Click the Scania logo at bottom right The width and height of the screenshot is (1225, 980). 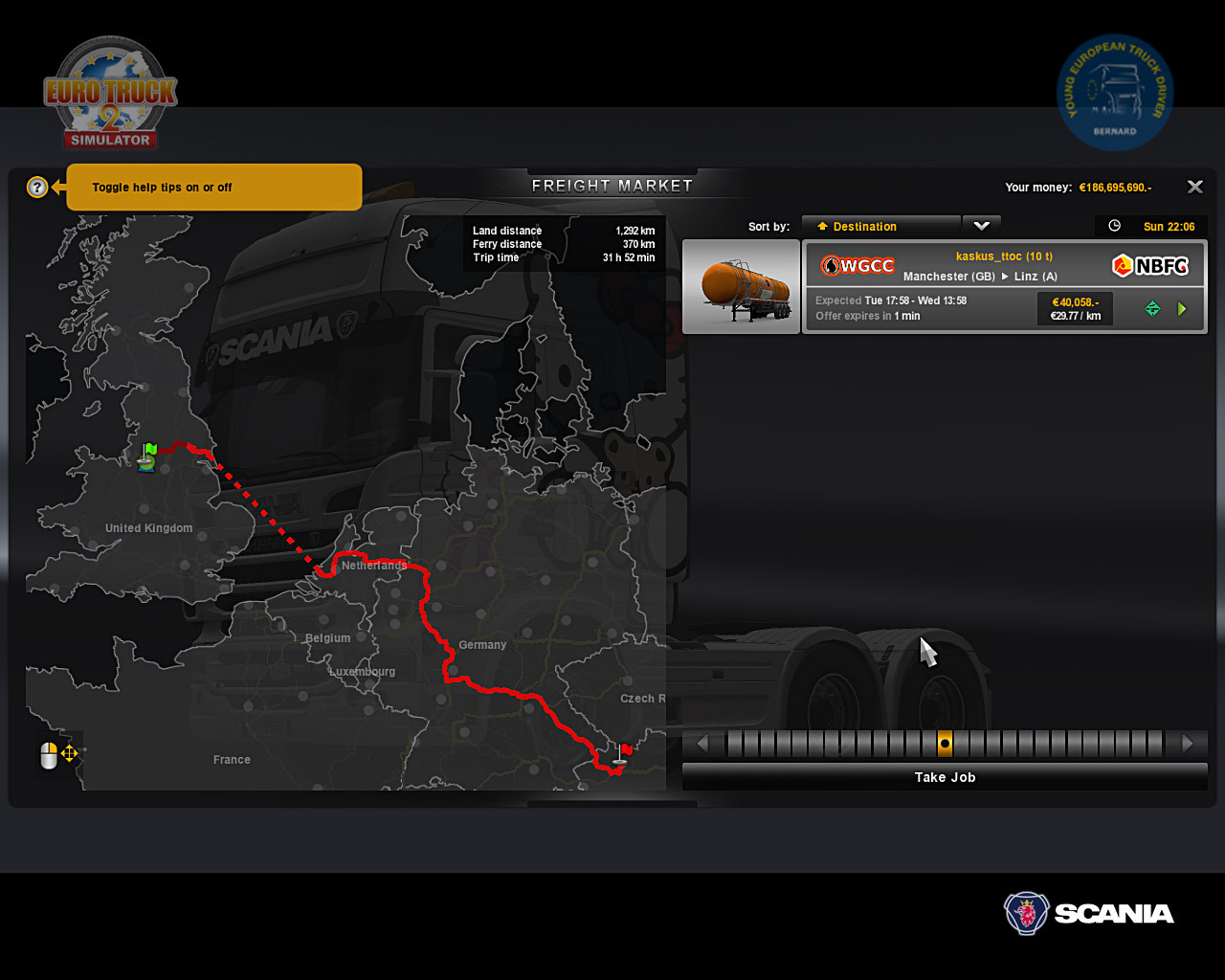(x=1088, y=913)
